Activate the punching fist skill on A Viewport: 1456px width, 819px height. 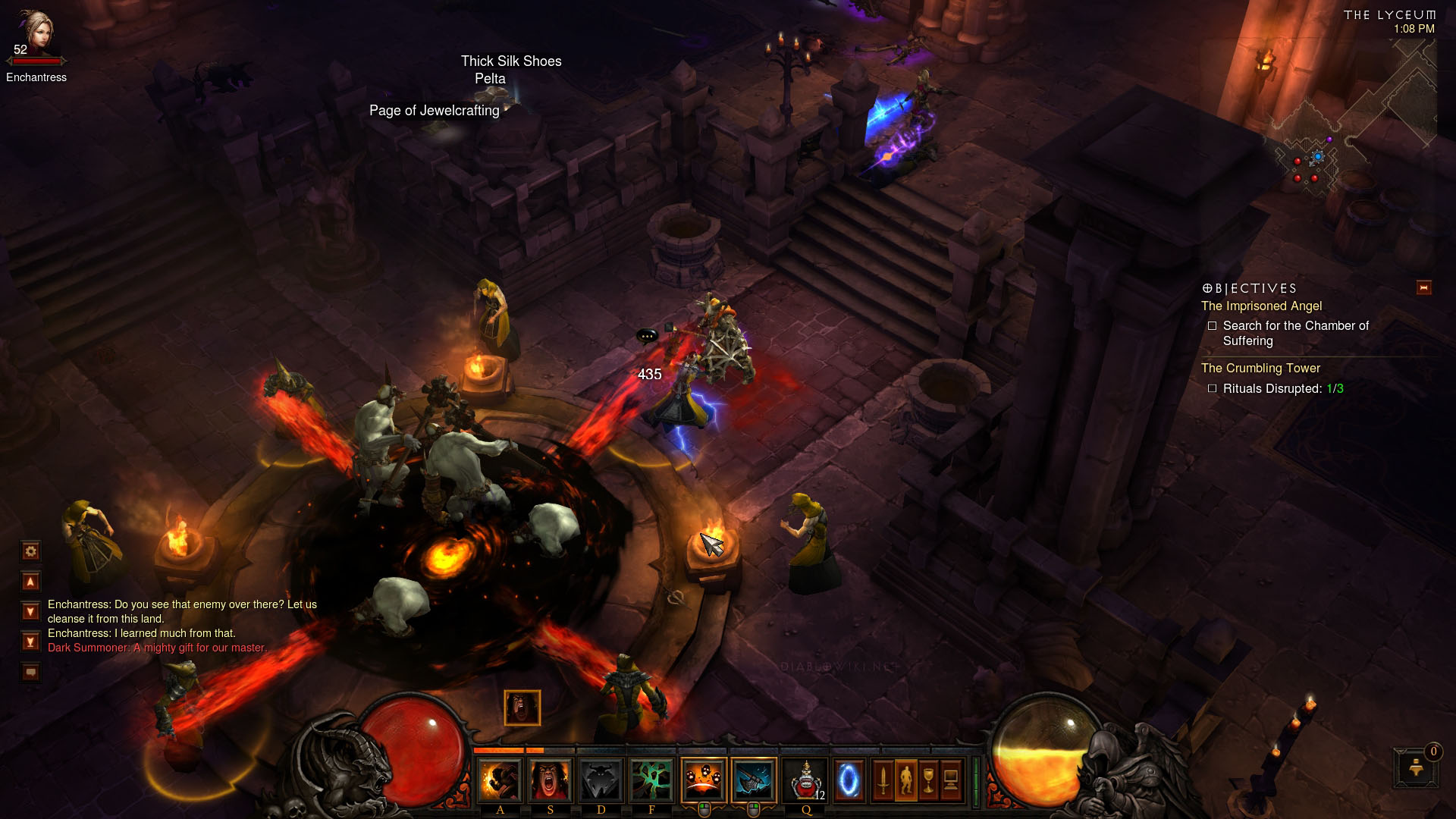pyautogui.click(x=500, y=780)
